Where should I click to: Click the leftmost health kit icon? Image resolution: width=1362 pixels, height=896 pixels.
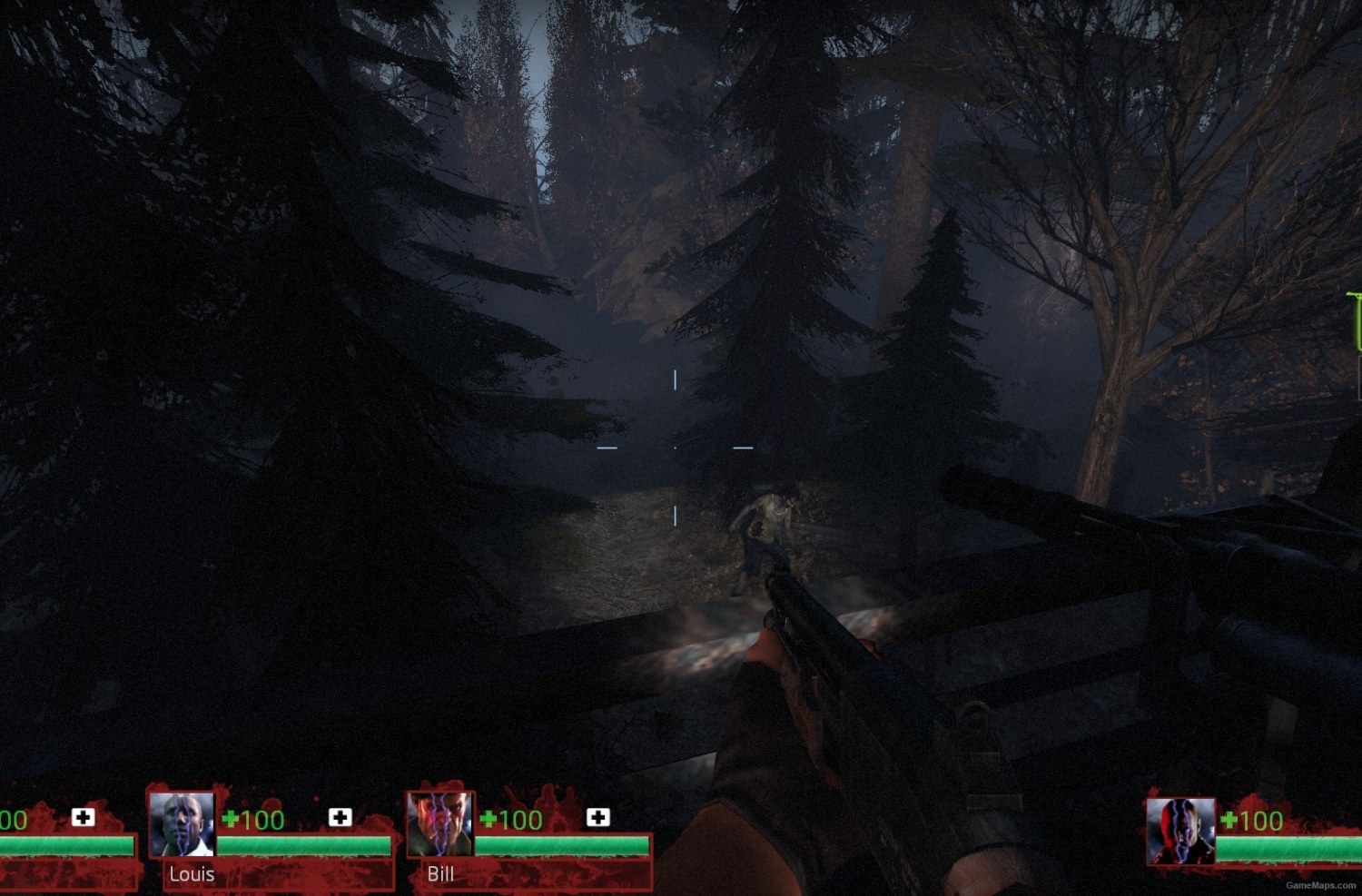[x=83, y=817]
